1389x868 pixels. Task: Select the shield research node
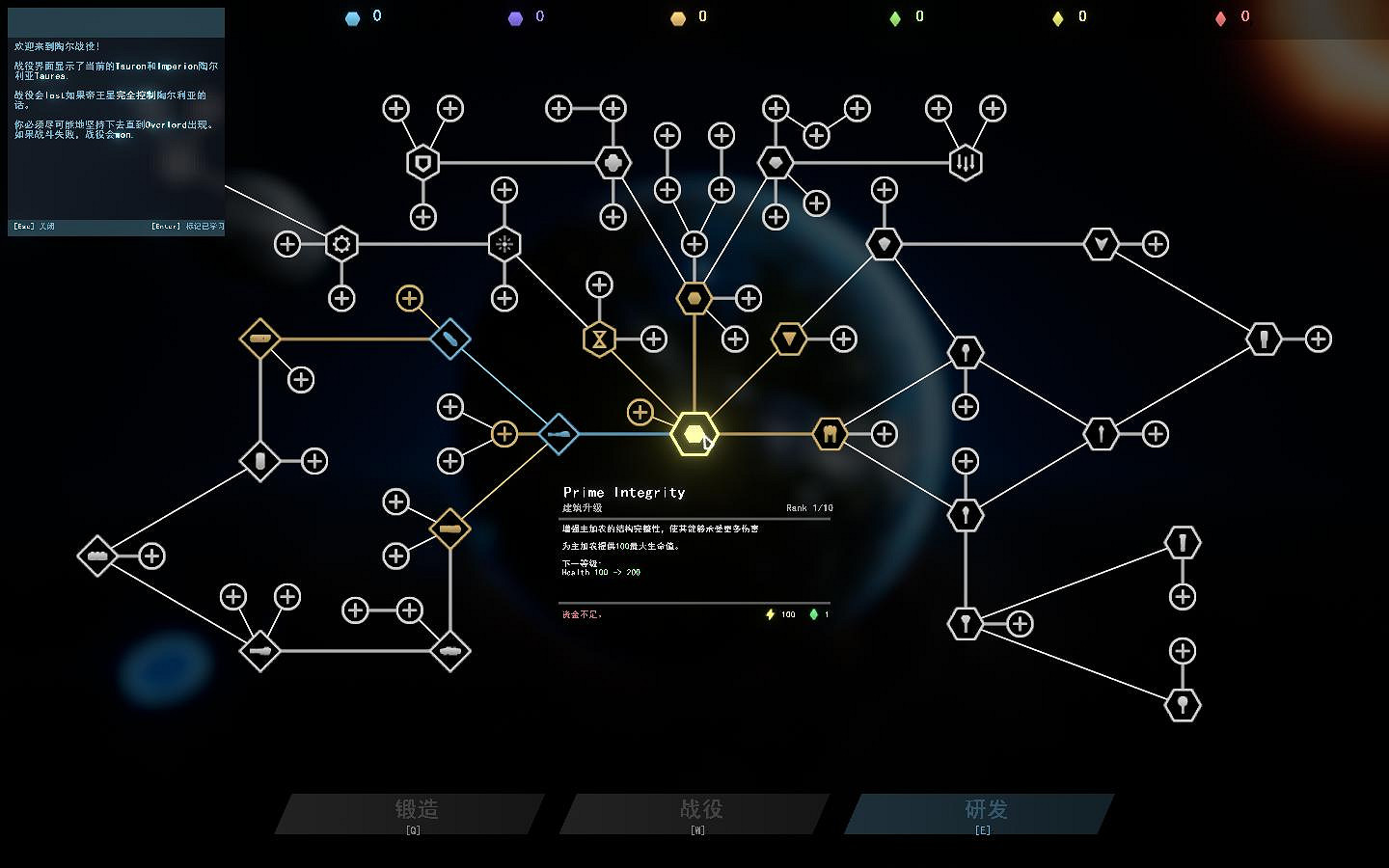tap(422, 161)
